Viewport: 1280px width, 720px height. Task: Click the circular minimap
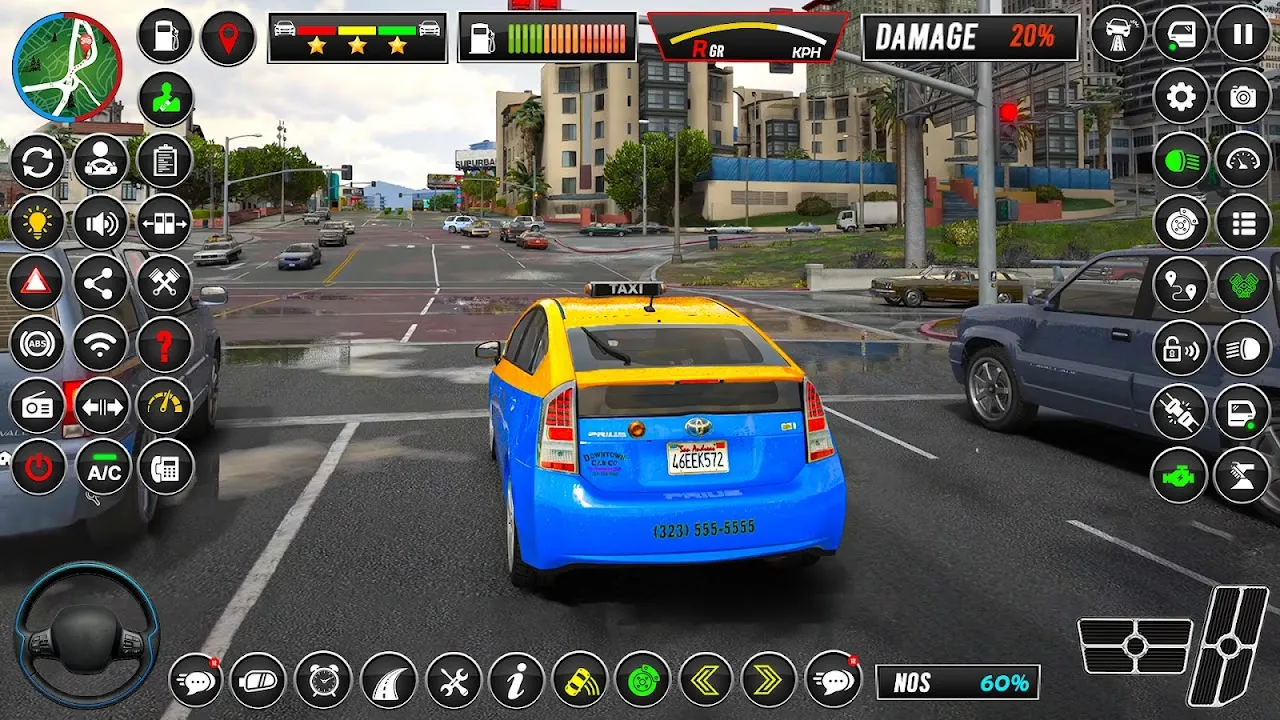(67, 67)
